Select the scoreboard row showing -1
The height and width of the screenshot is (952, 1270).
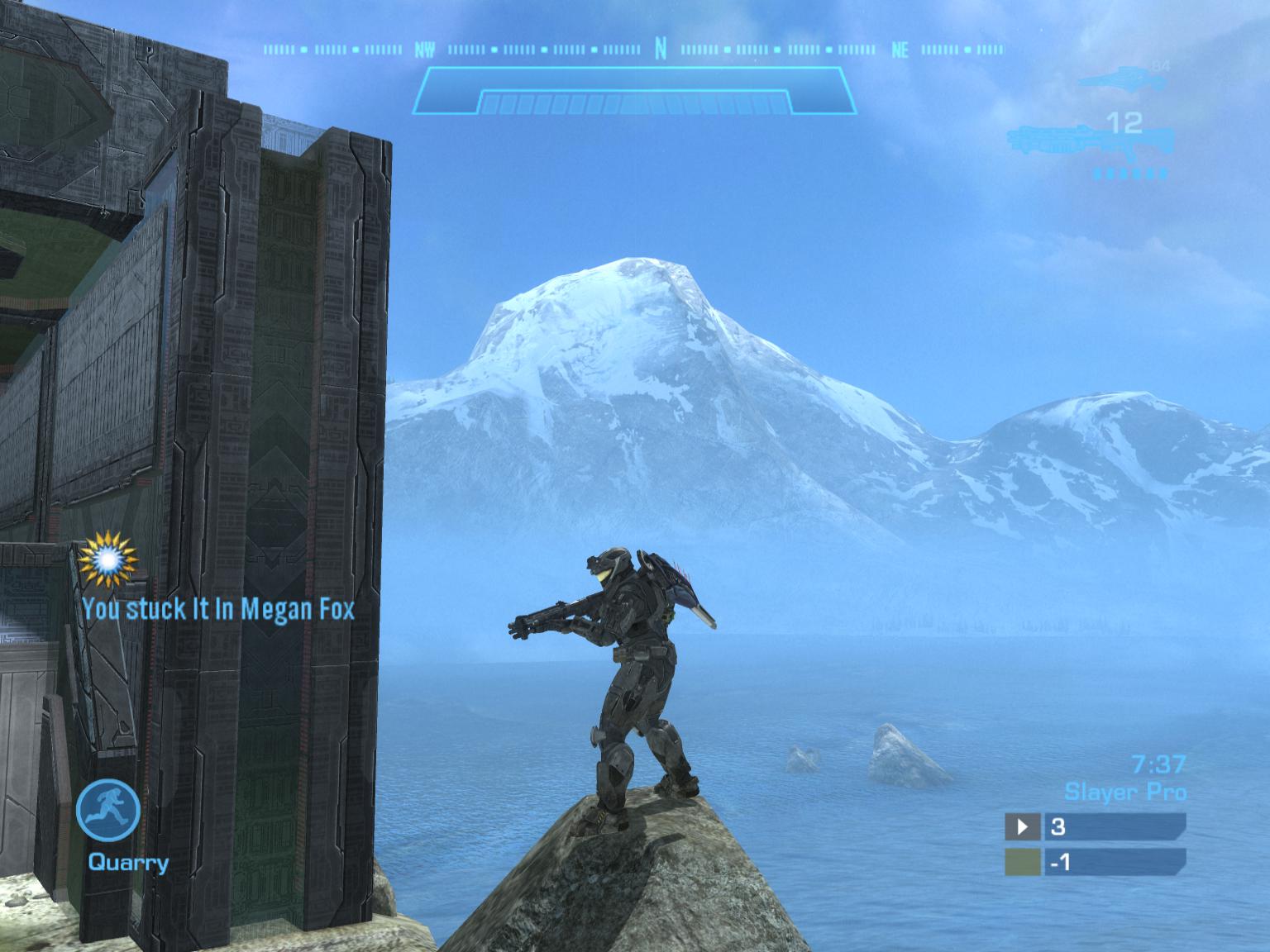1095,862
